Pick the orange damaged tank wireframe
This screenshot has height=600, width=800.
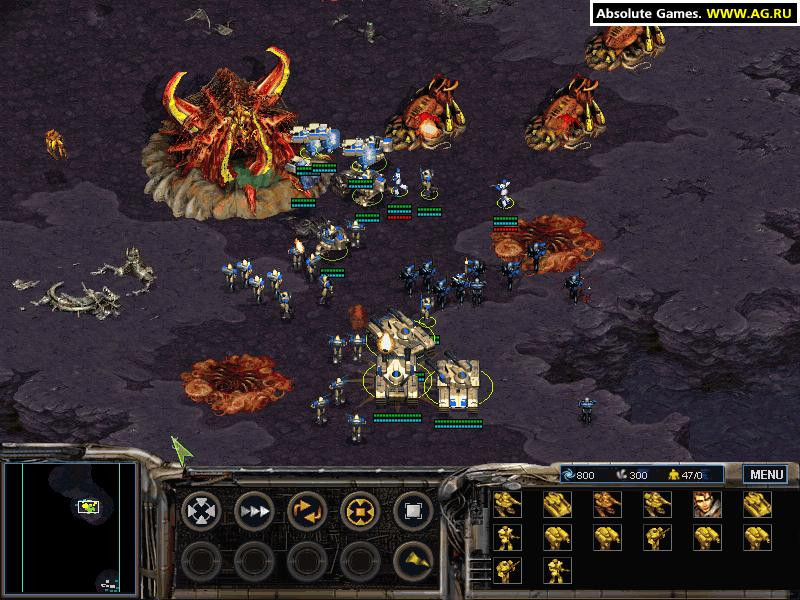(607, 505)
